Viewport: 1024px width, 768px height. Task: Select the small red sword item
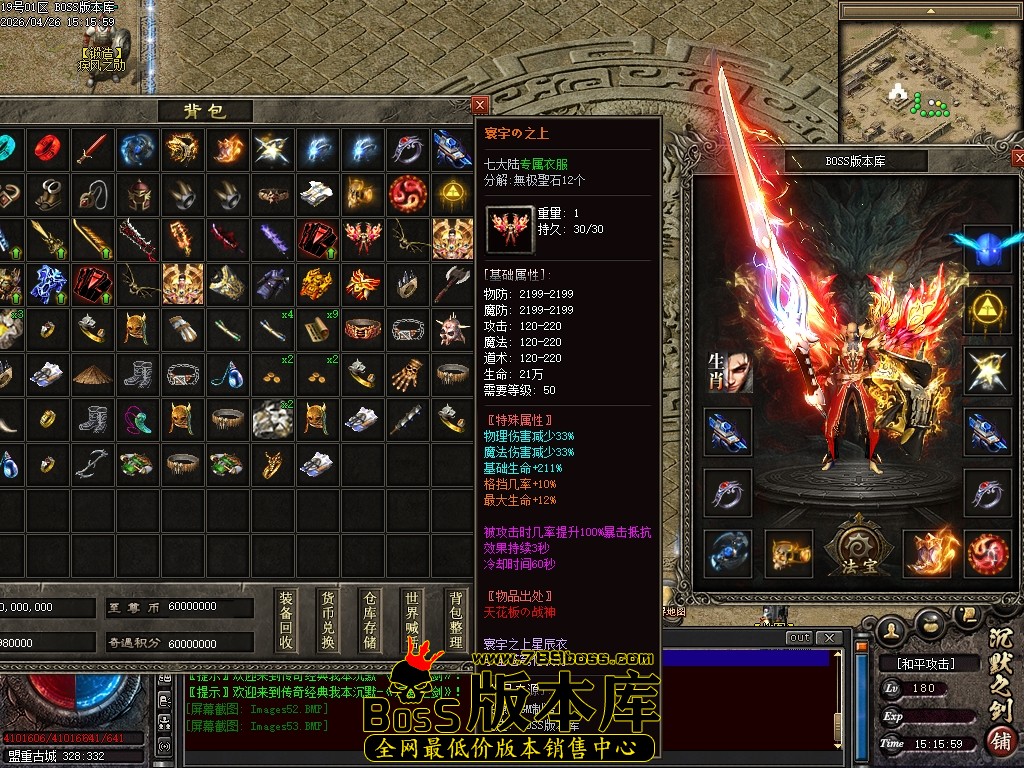point(92,150)
